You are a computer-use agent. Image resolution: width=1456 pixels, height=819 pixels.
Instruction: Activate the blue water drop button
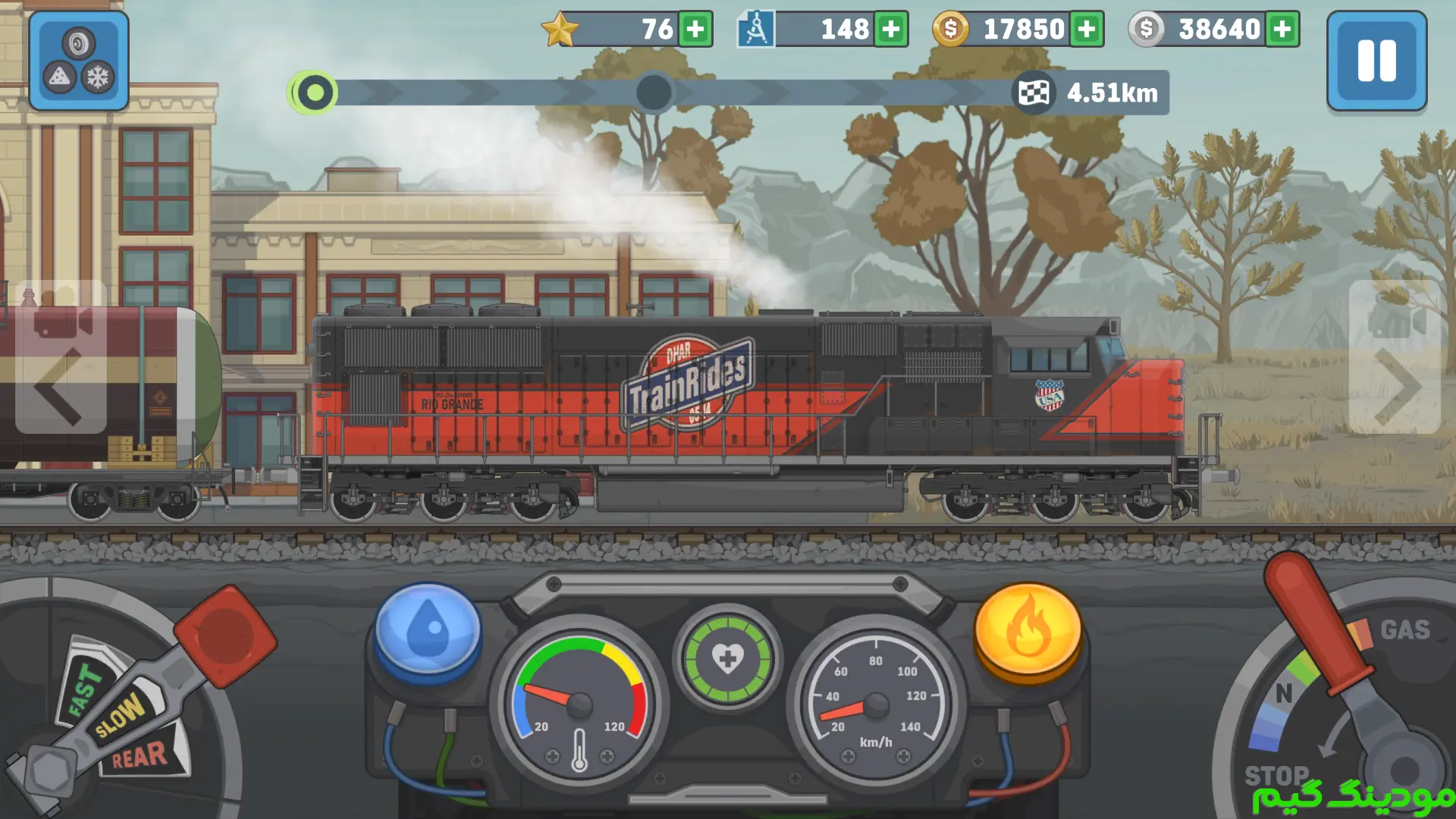(428, 629)
